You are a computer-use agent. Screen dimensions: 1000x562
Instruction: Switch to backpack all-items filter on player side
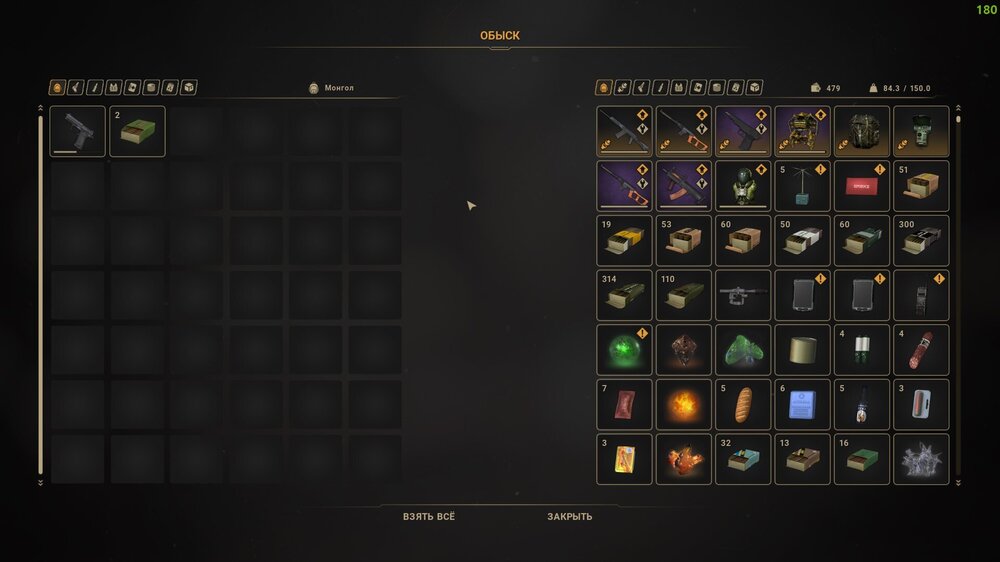click(603, 88)
